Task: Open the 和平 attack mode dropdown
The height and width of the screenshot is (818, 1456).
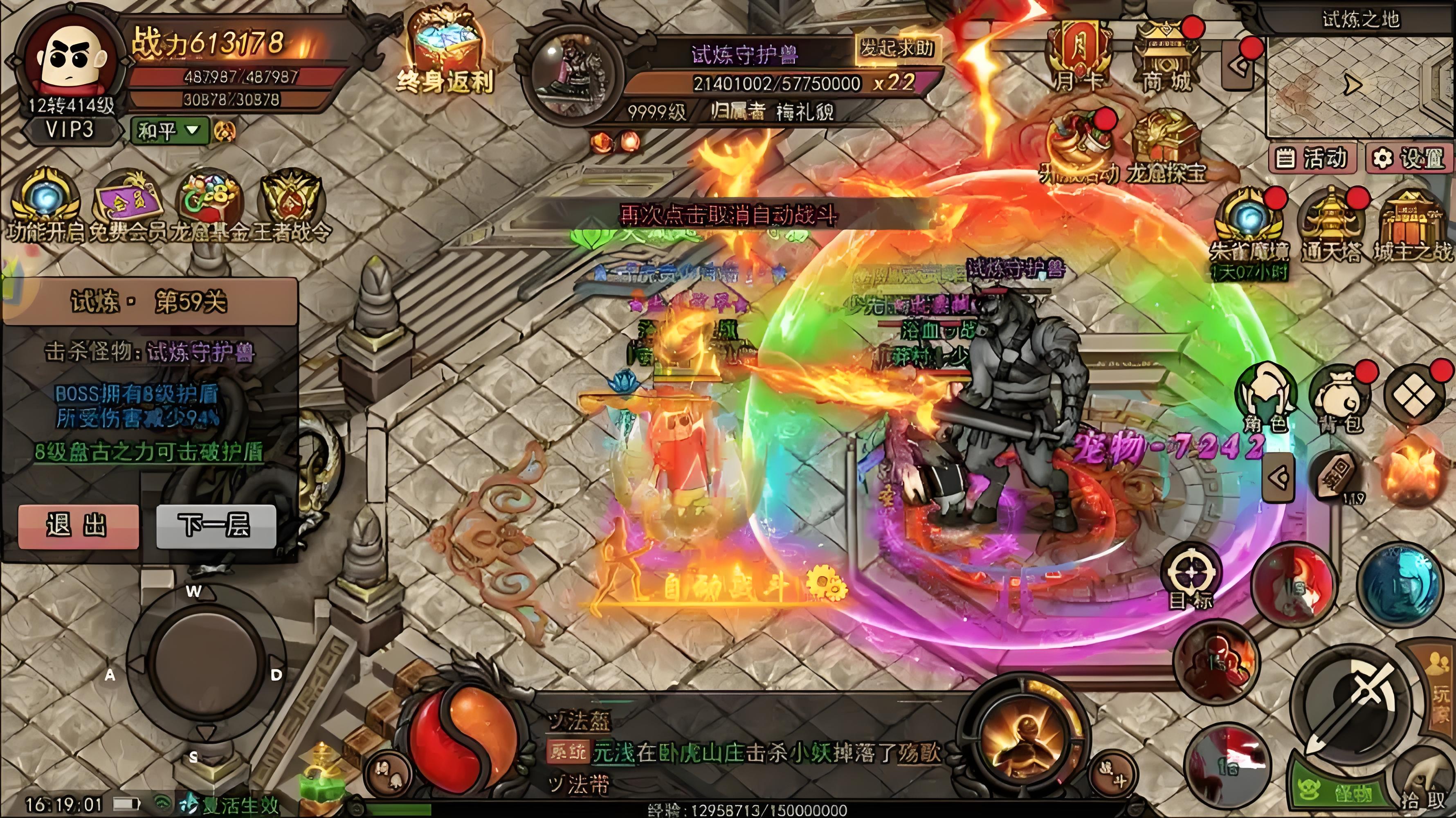Action: coord(169,131)
